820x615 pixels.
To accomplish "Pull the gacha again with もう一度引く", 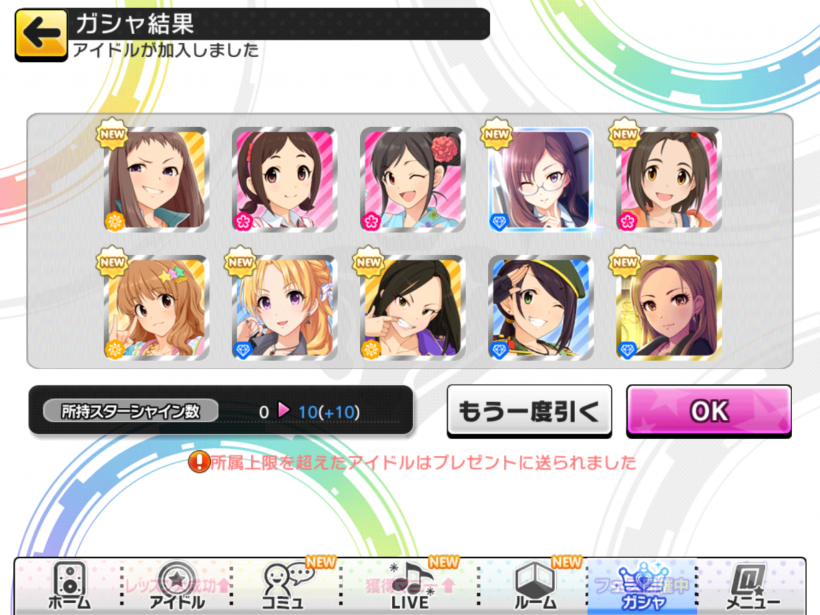I will 529,411.
